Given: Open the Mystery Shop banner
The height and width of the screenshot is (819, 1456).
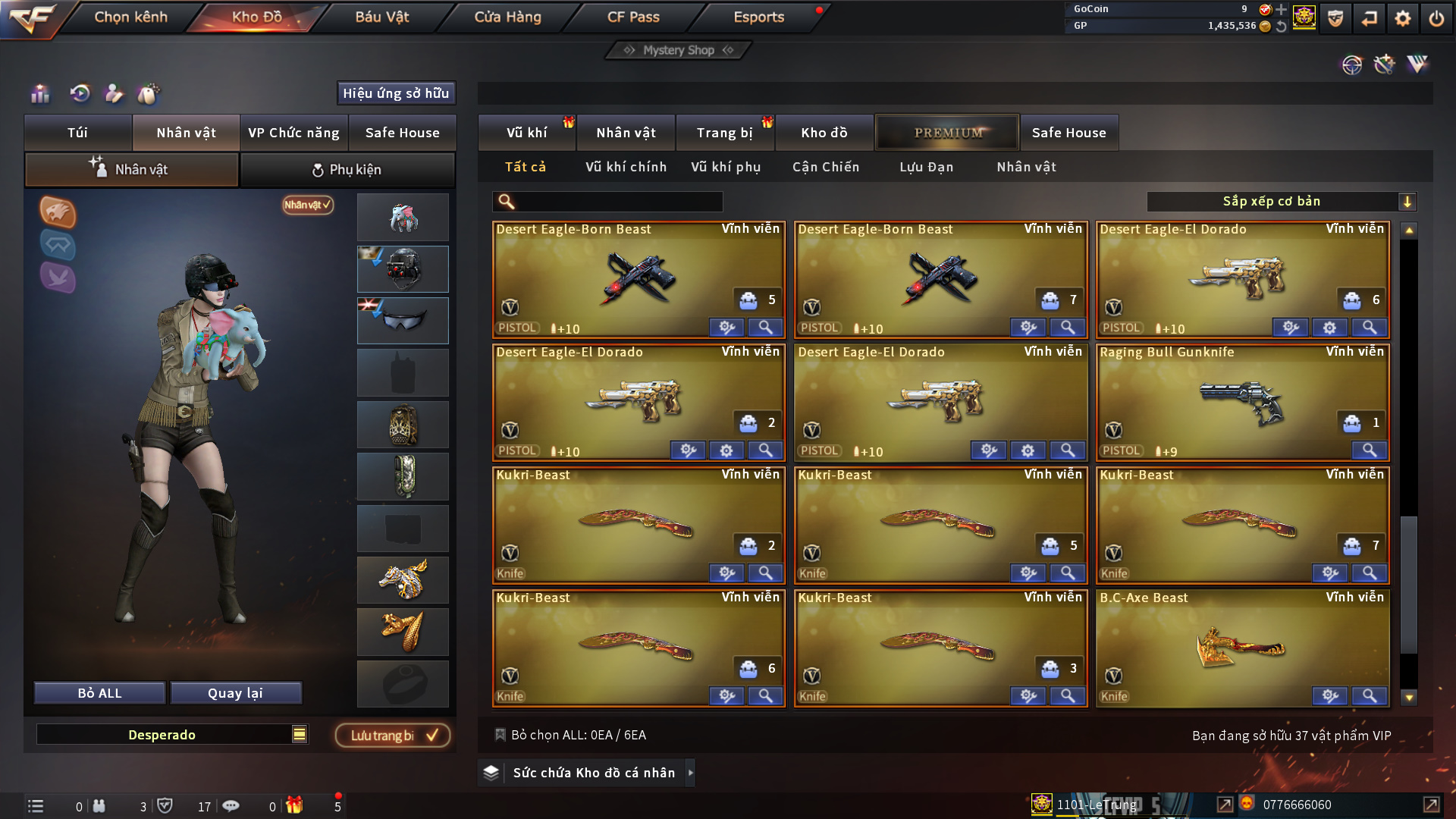Looking at the screenshot, I should coord(678,50).
